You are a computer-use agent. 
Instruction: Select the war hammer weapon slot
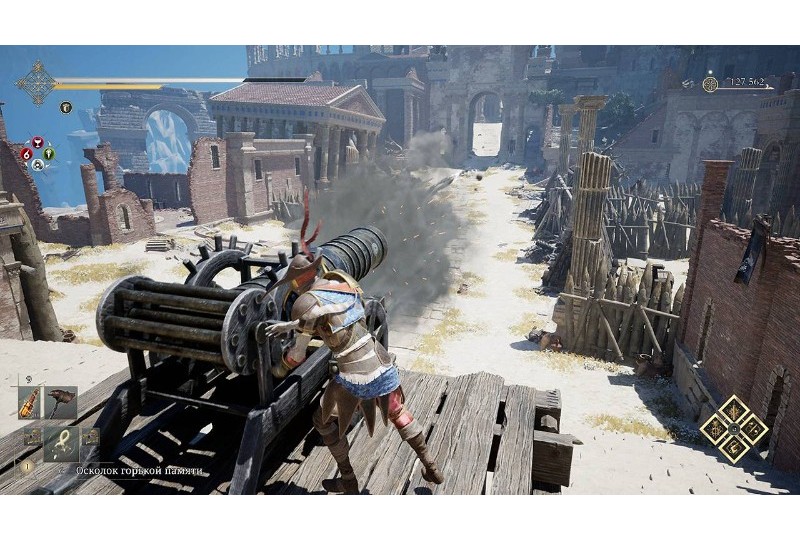62,402
